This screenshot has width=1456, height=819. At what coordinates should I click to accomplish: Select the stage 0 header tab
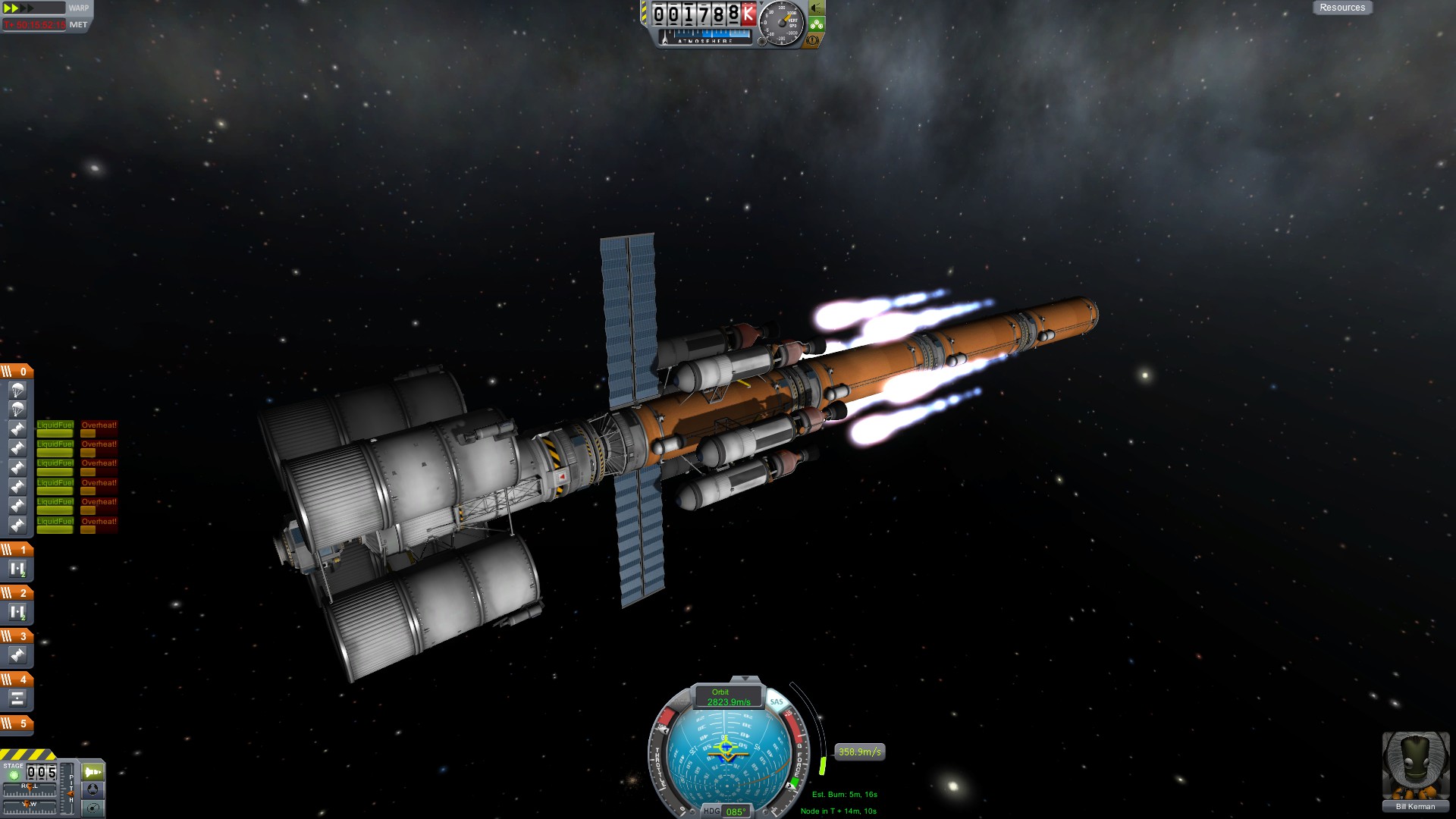17,372
